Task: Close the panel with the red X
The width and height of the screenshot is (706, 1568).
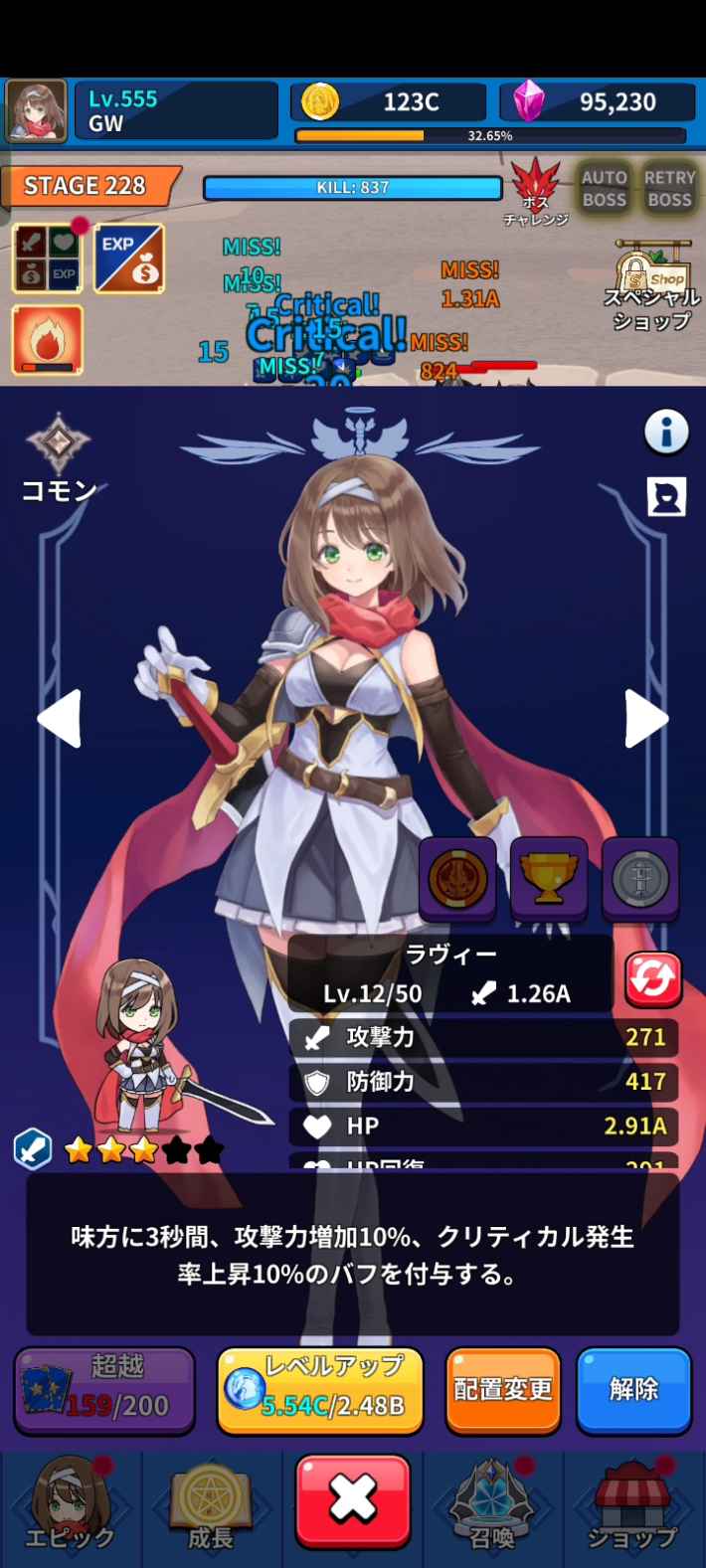Action: pos(353,1500)
